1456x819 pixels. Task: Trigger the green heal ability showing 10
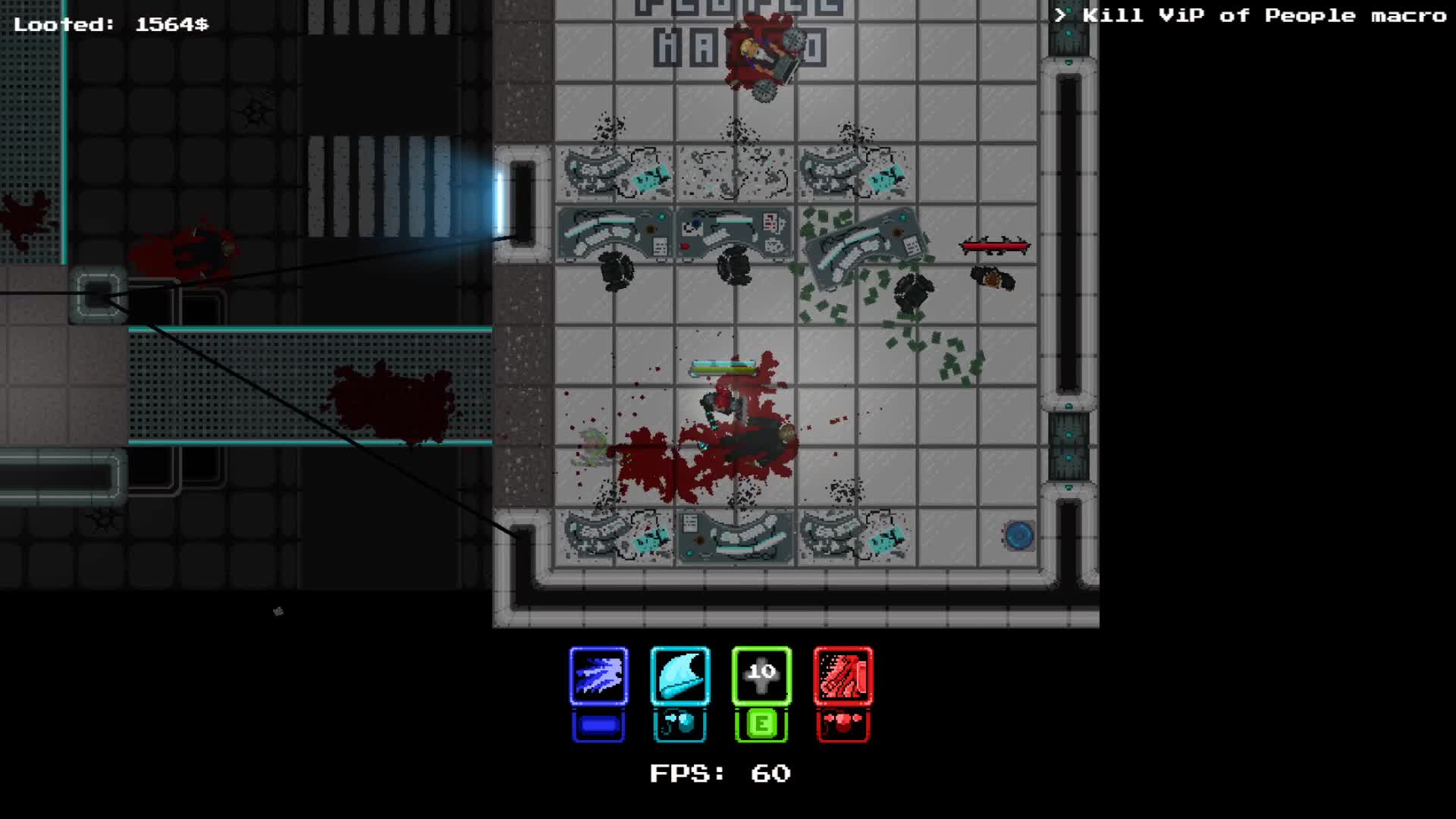point(761,676)
